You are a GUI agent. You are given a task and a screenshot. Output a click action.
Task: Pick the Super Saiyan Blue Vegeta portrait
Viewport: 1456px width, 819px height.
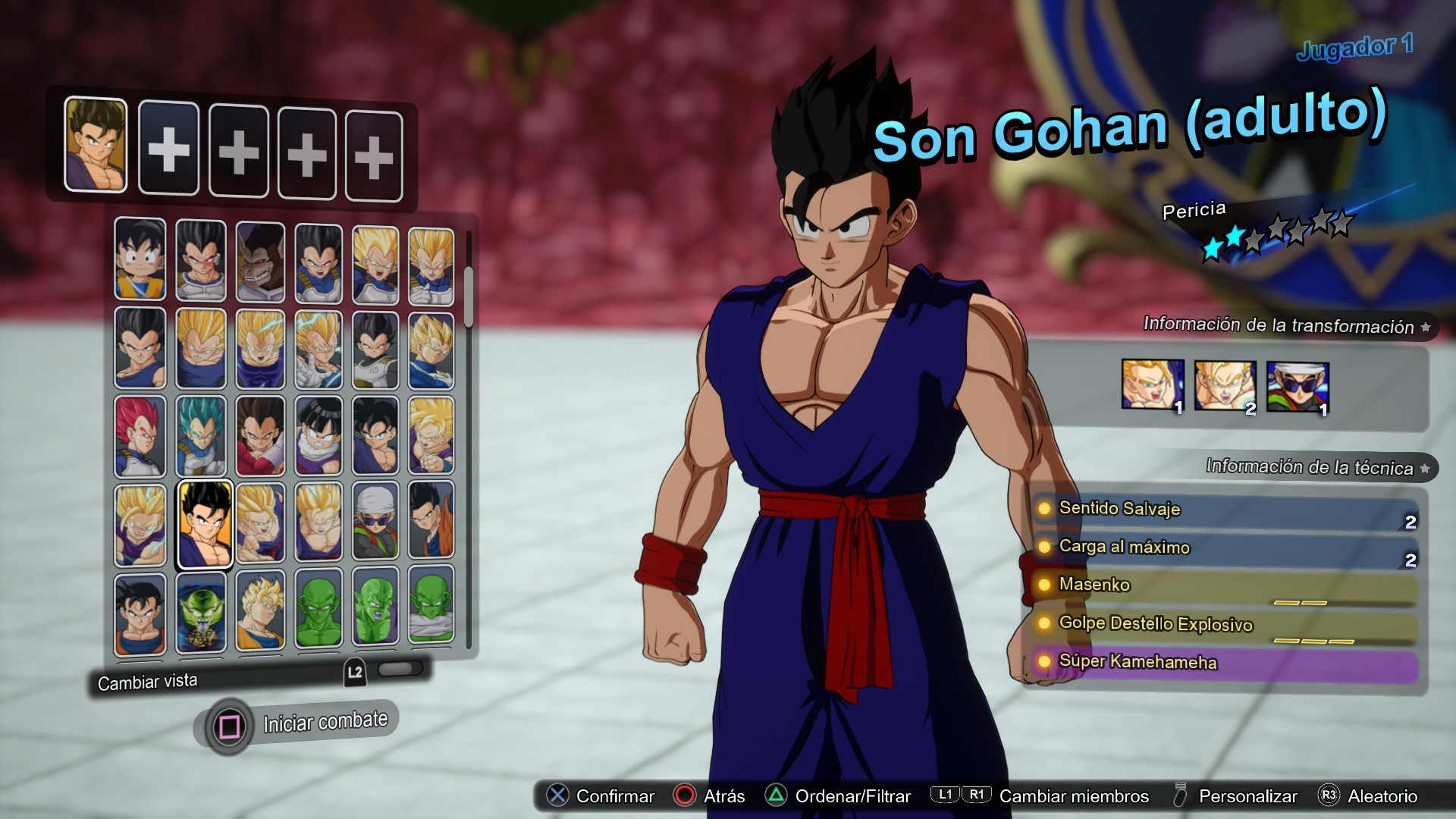coord(199,436)
